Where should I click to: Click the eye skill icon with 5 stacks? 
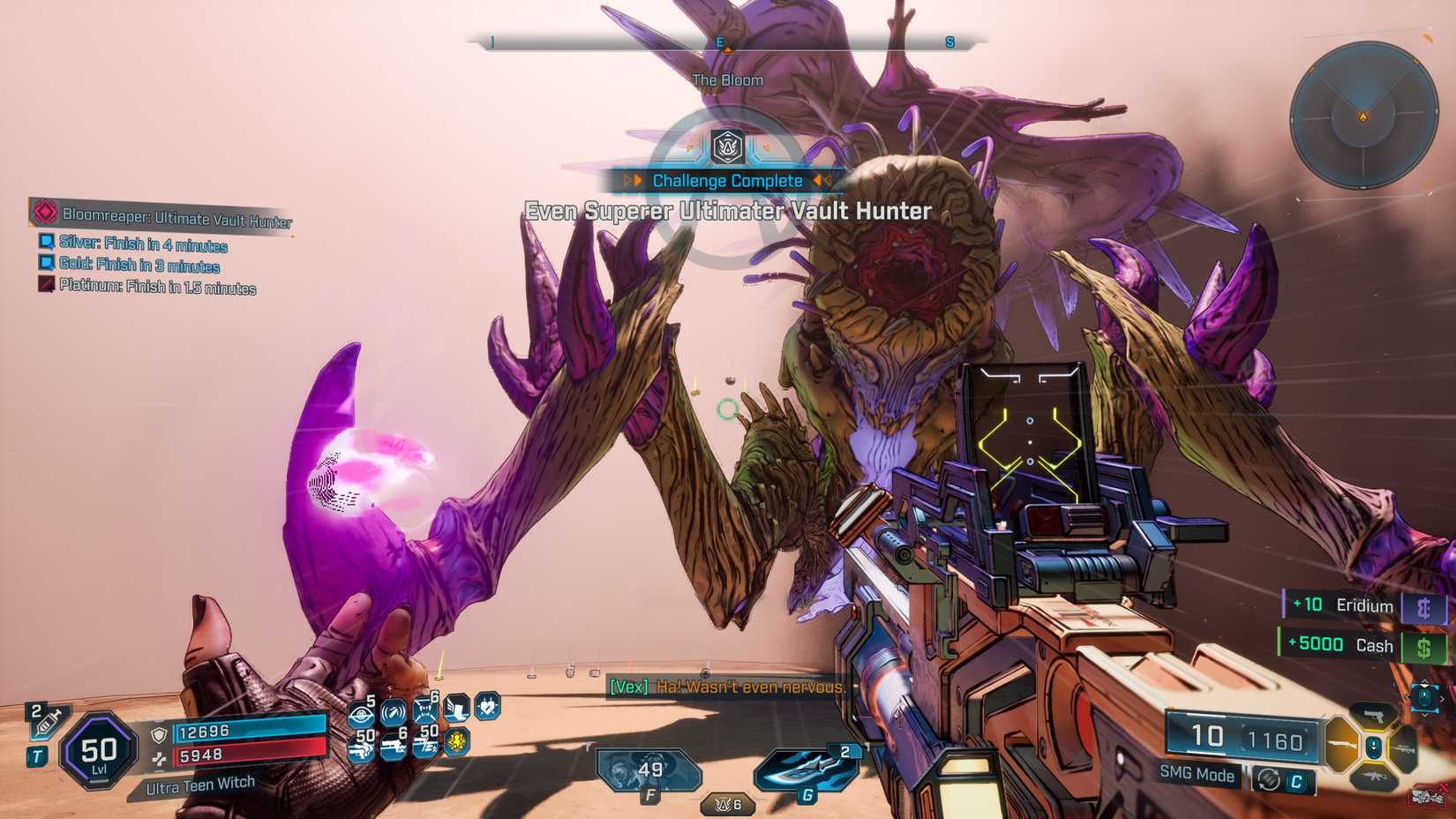click(x=361, y=713)
